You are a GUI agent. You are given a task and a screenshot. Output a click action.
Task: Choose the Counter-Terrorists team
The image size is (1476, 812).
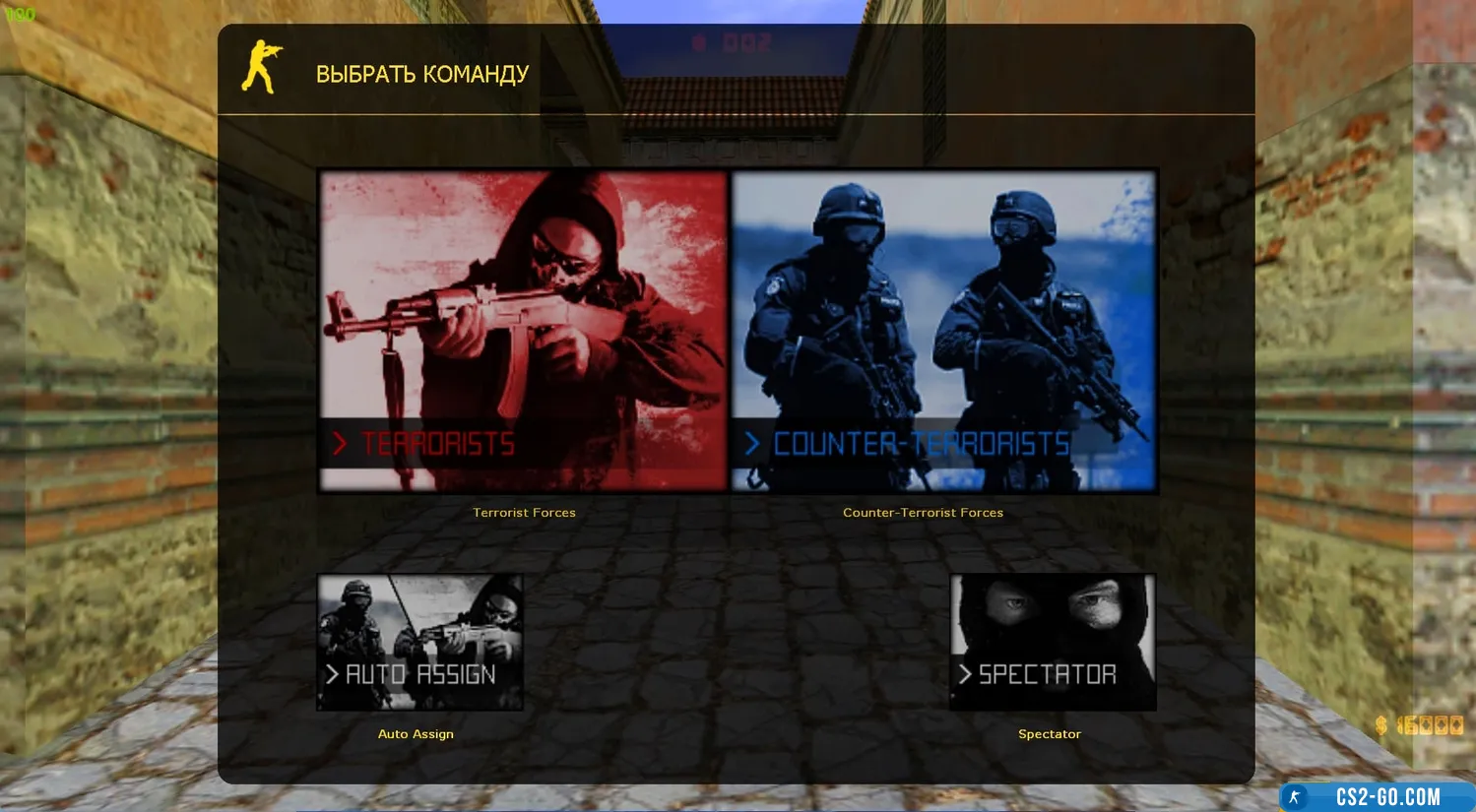(x=943, y=331)
